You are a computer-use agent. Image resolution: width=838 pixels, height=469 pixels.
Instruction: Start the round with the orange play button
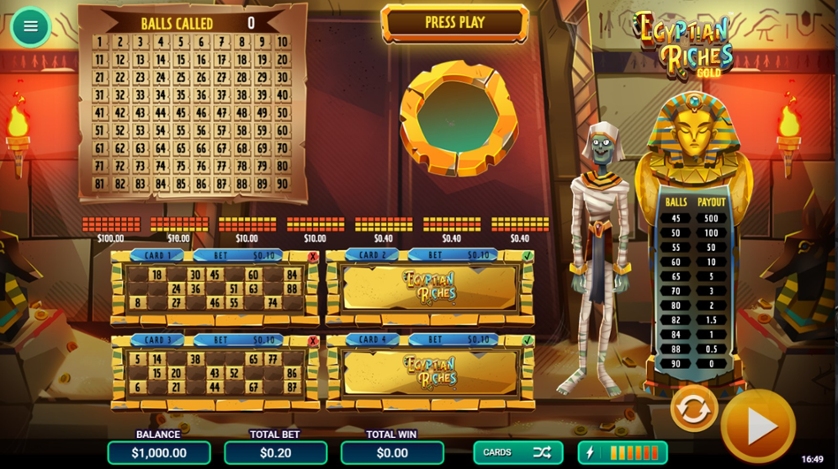pos(760,426)
